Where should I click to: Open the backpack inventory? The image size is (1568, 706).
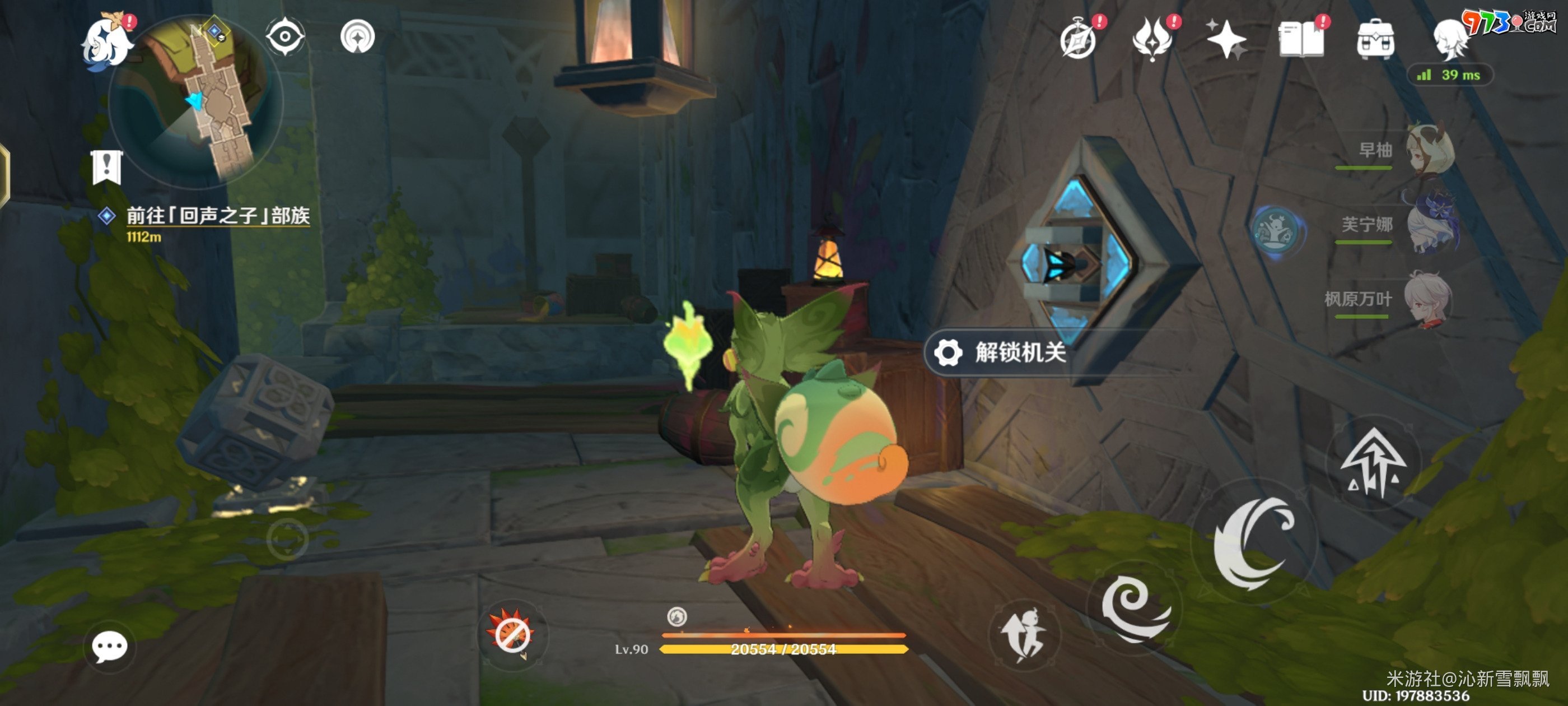1375,40
